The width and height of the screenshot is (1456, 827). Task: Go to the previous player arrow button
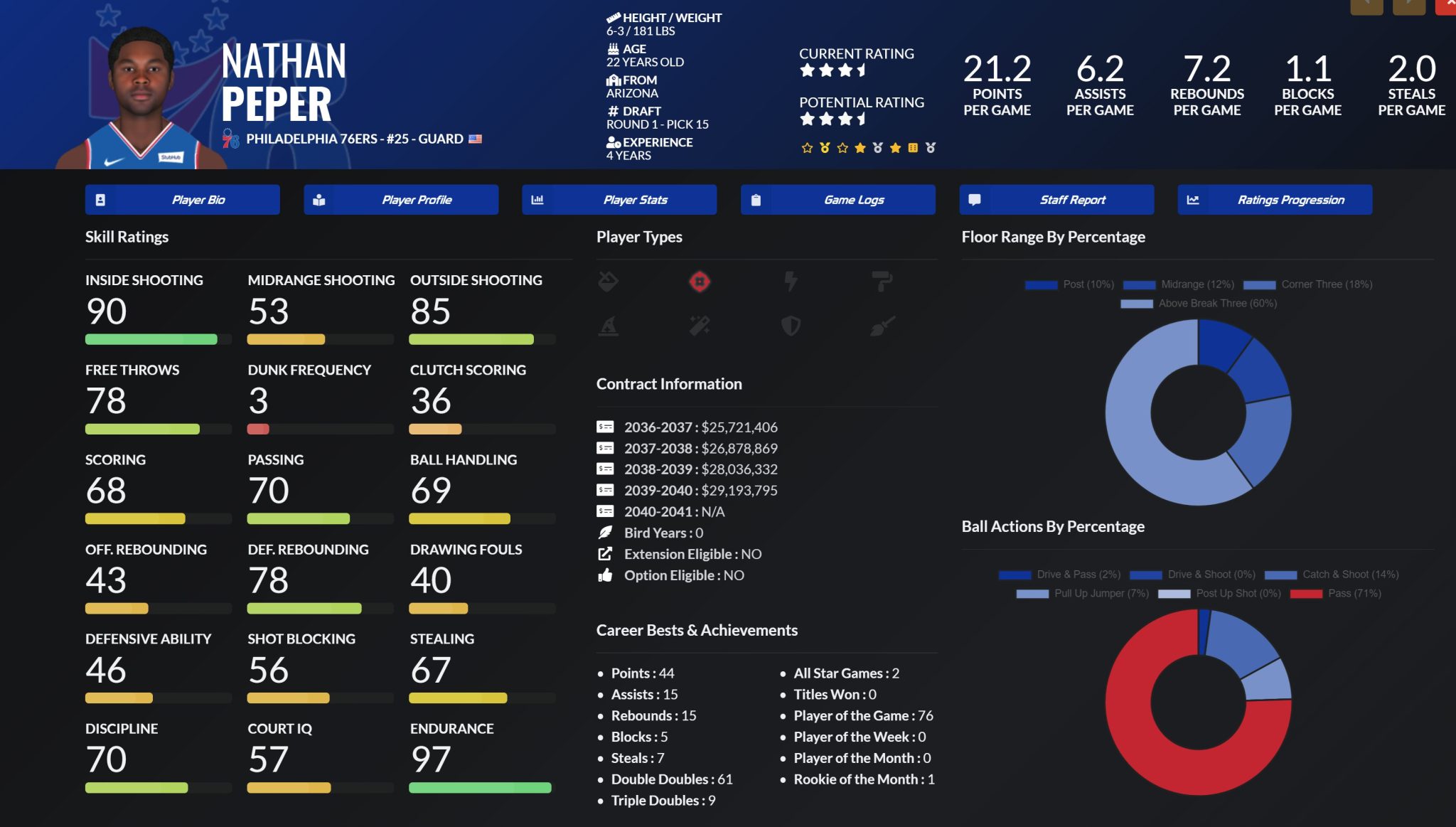point(1366,6)
